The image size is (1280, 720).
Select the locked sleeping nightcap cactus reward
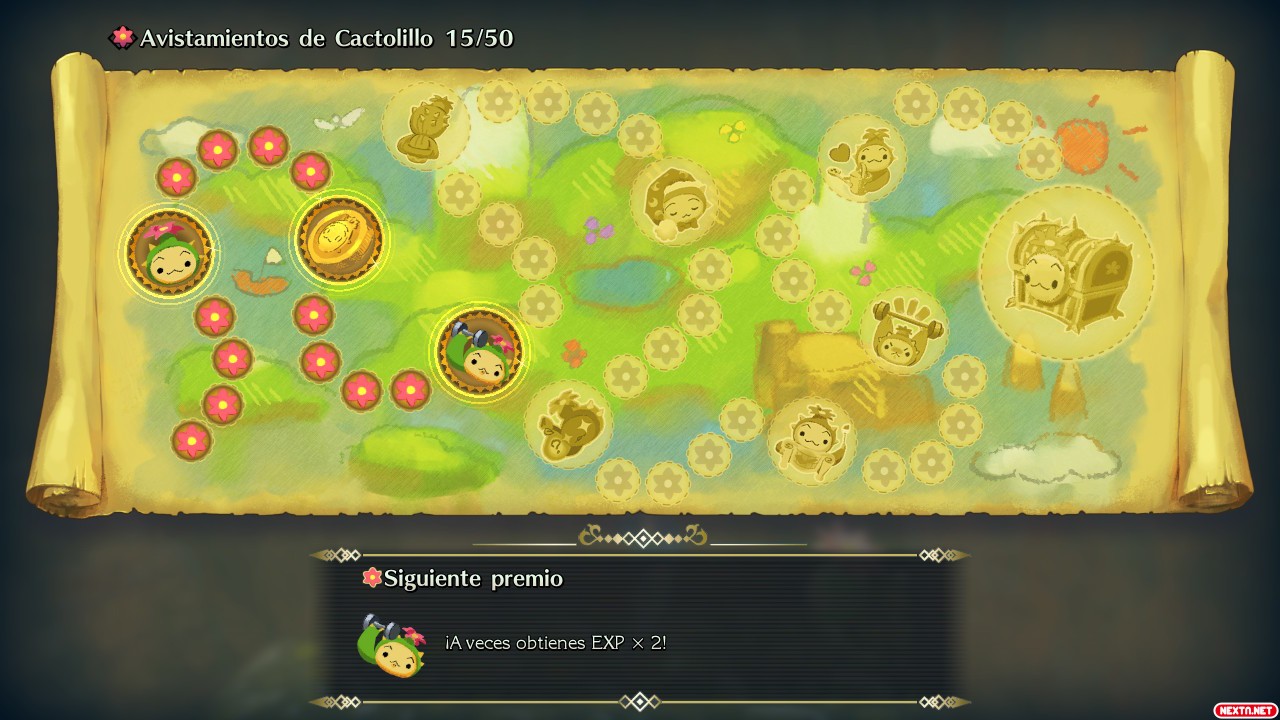click(x=674, y=201)
